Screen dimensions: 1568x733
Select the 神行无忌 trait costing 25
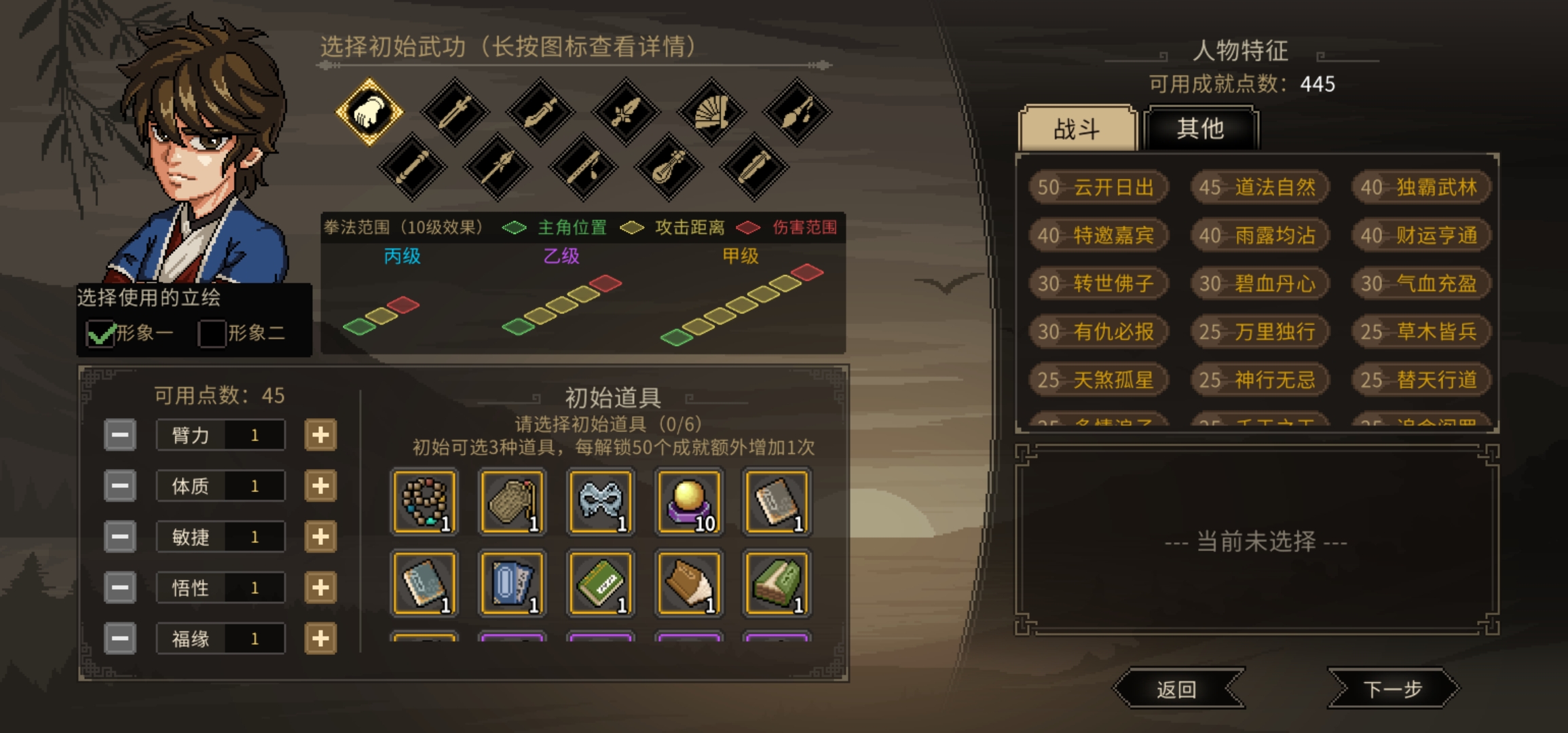tap(1260, 381)
